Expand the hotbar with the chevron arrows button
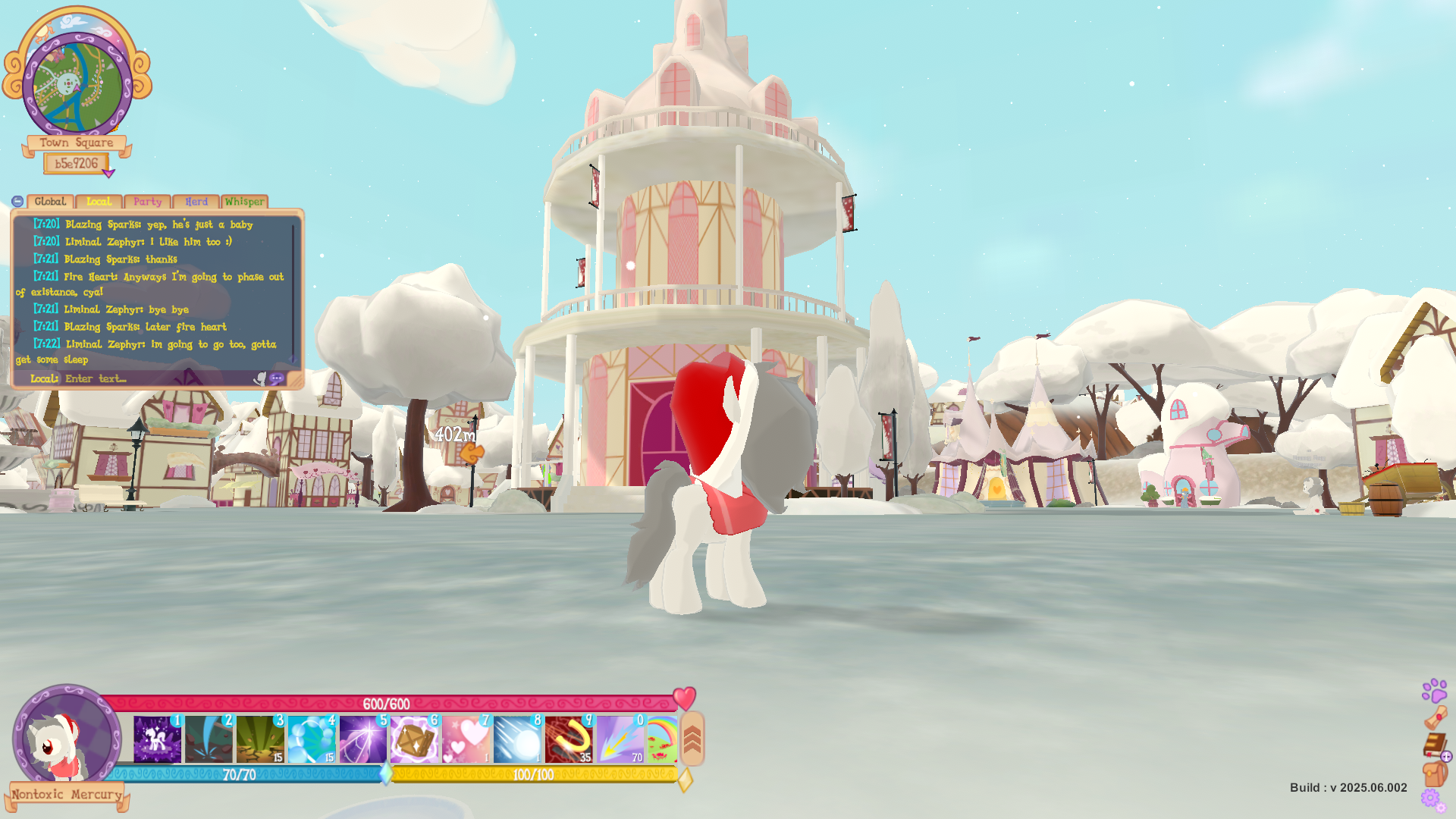The image size is (1456, 819). [x=692, y=739]
